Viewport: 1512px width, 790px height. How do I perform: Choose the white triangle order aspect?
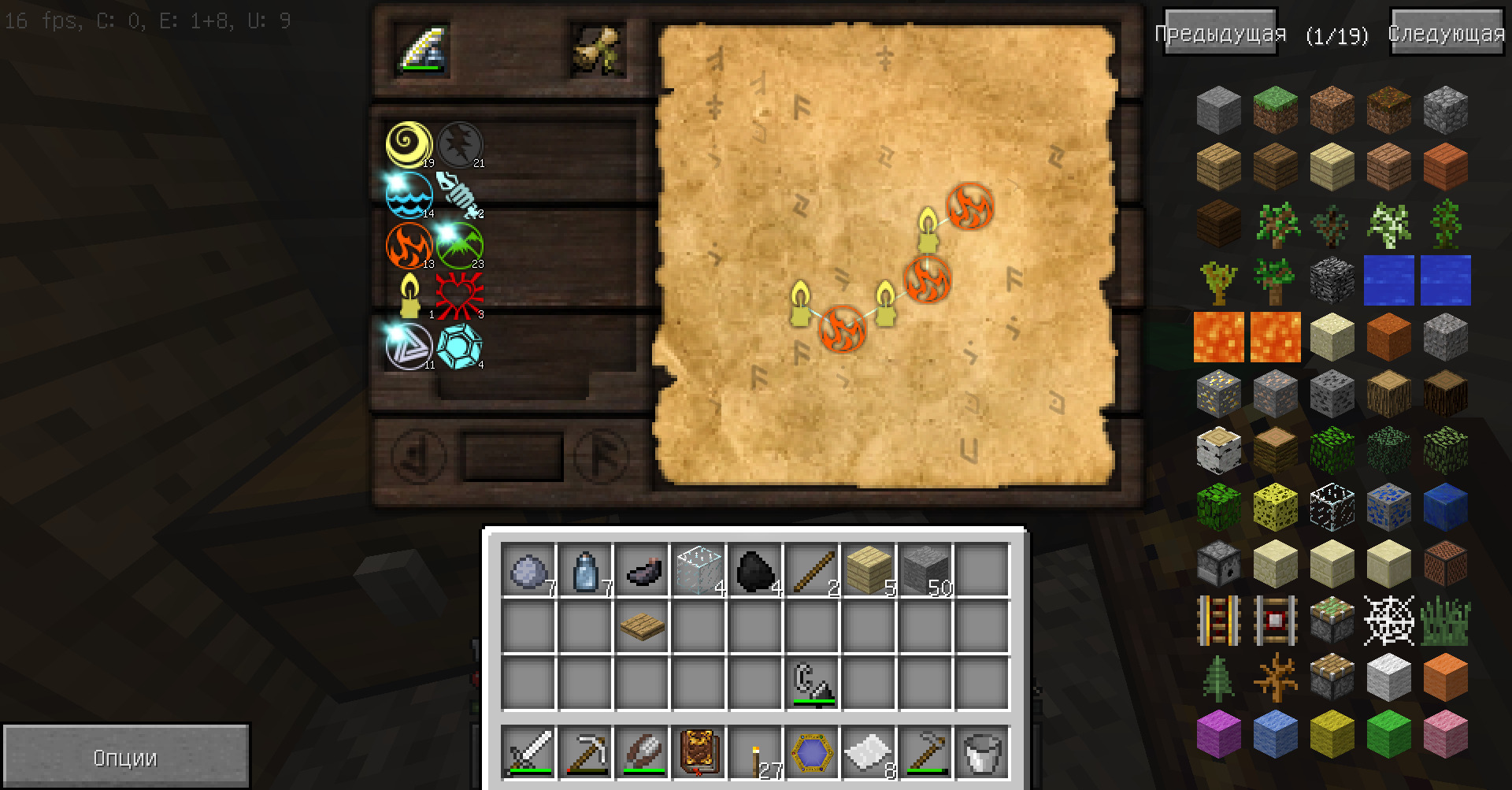409,345
